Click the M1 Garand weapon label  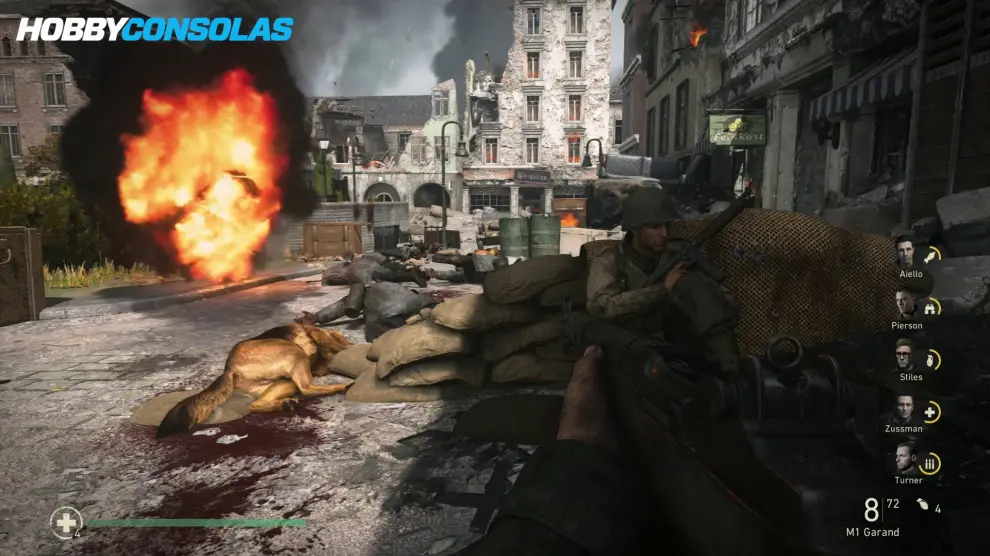[870, 532]
